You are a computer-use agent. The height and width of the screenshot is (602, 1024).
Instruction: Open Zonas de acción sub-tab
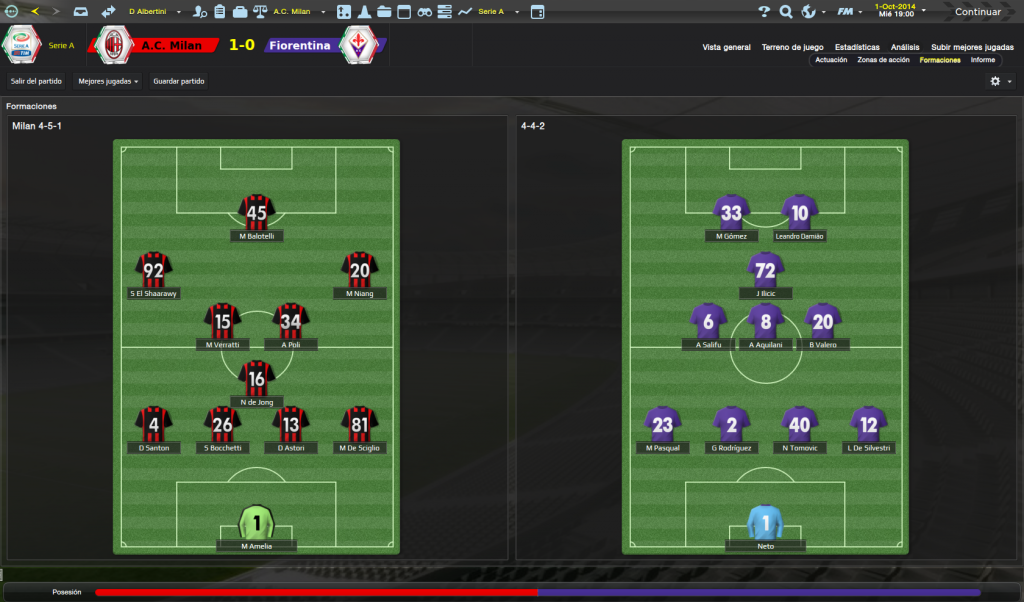point(883,60)
